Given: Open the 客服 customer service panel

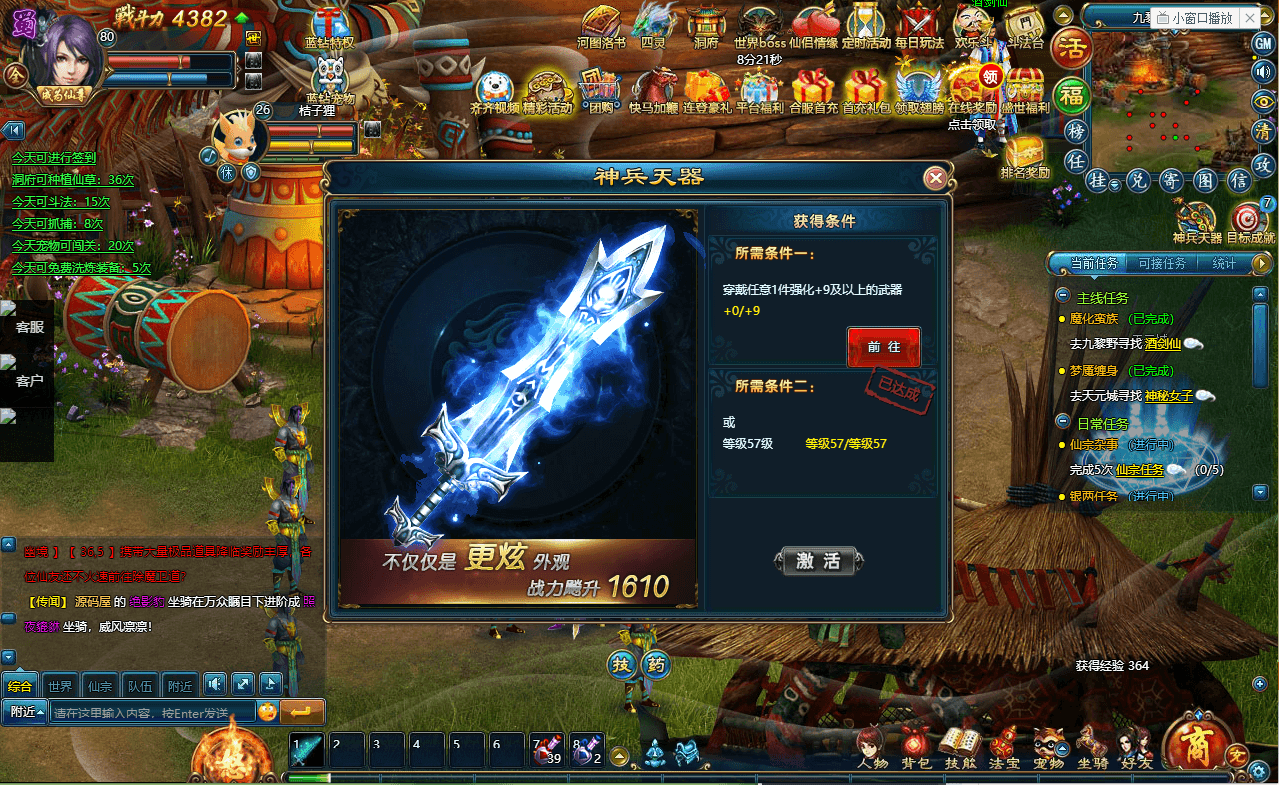Looking at the screenshot, I should [28, 326].
